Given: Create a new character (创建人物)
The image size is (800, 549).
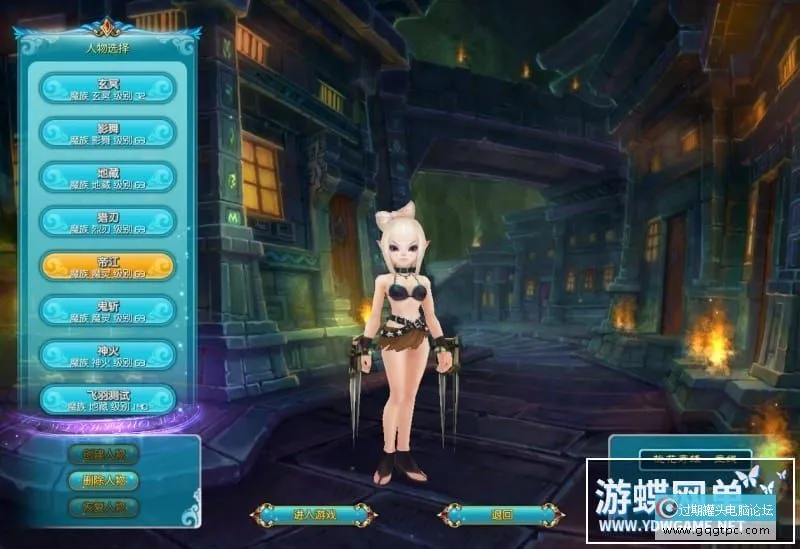Looking at the screenshot, I should point(103,453).
